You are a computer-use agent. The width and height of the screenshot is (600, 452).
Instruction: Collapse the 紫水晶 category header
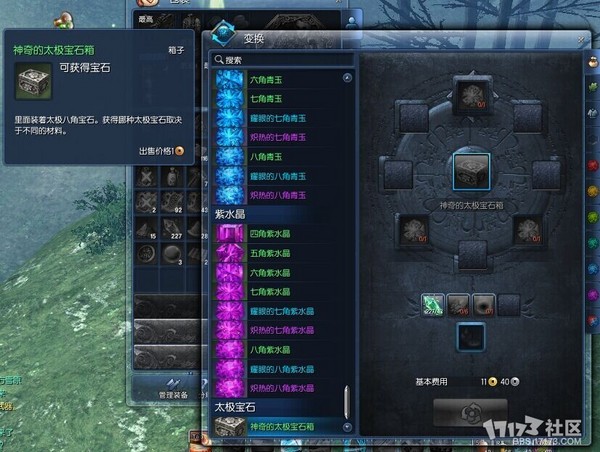(x=231, y=214)
